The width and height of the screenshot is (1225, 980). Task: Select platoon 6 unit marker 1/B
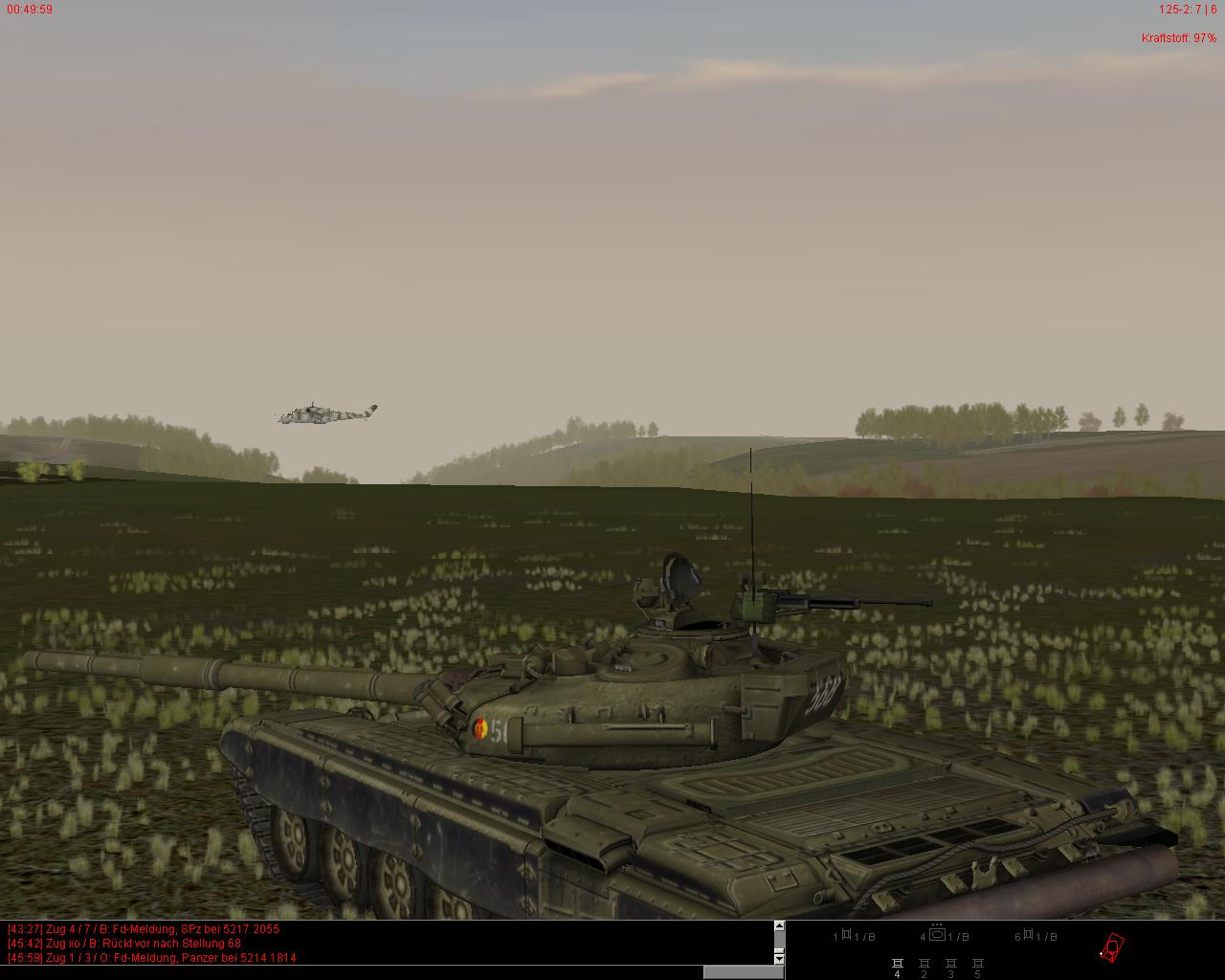1037,936
